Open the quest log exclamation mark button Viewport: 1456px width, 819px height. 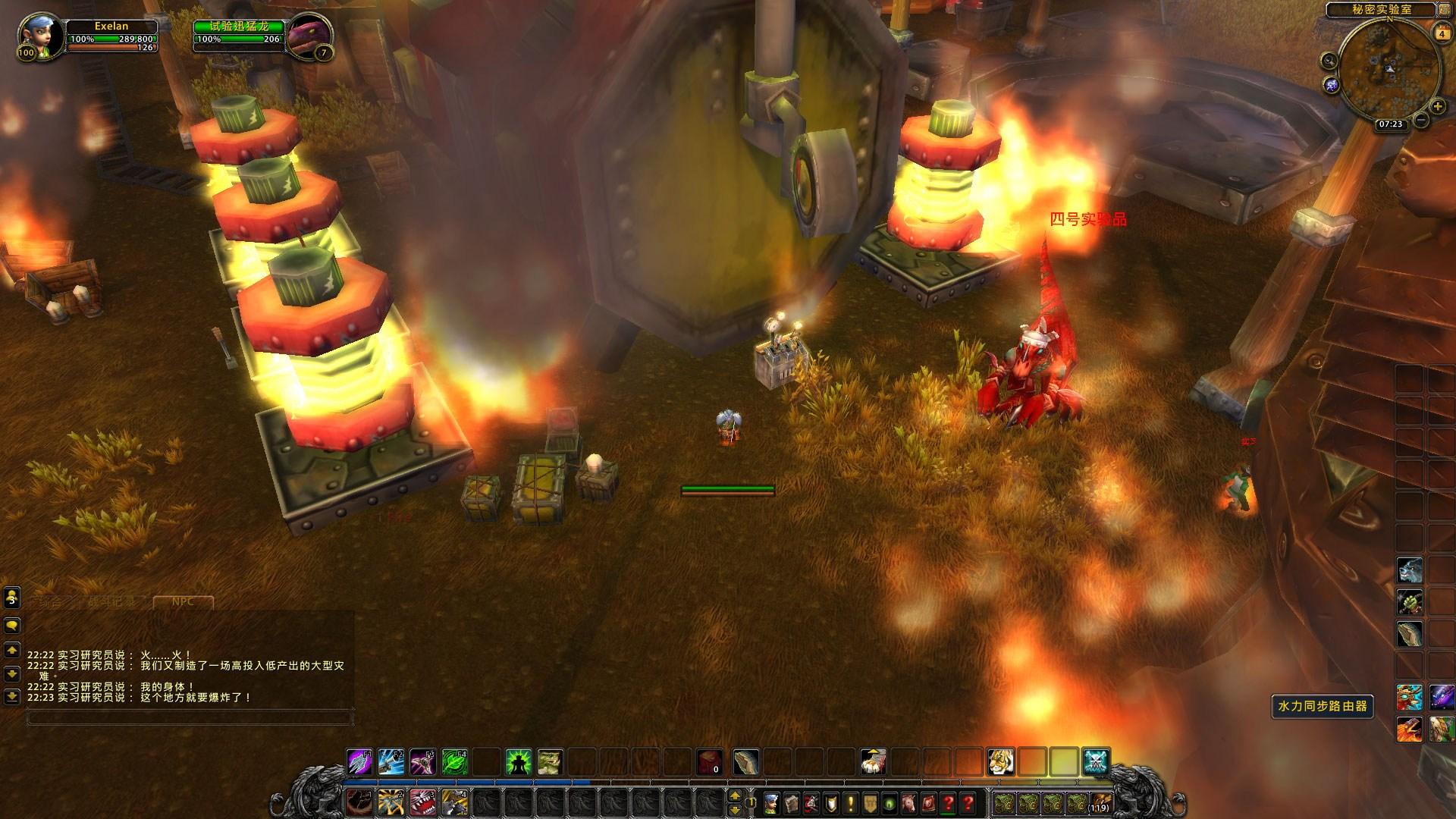pos(849,802)
